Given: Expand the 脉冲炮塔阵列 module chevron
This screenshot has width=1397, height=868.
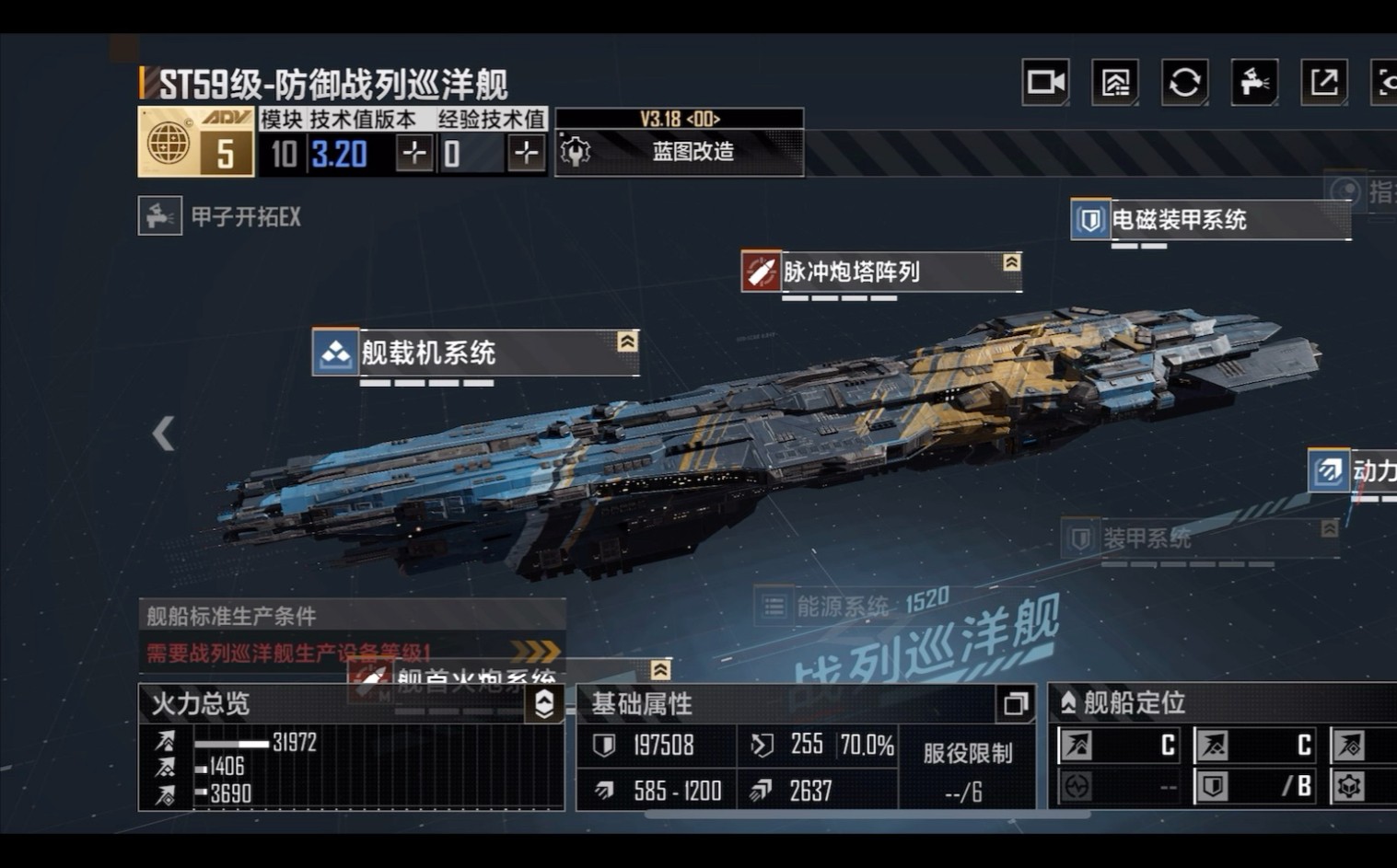Looking at the screenshot, I should pyautogui.click(x=1013, y=260).
